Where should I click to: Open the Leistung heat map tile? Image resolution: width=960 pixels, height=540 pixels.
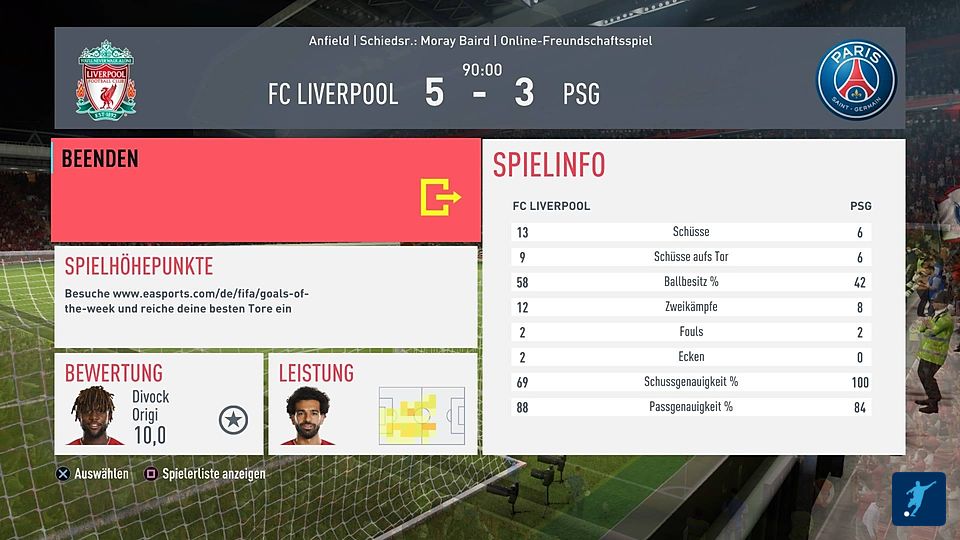point(373,403)
